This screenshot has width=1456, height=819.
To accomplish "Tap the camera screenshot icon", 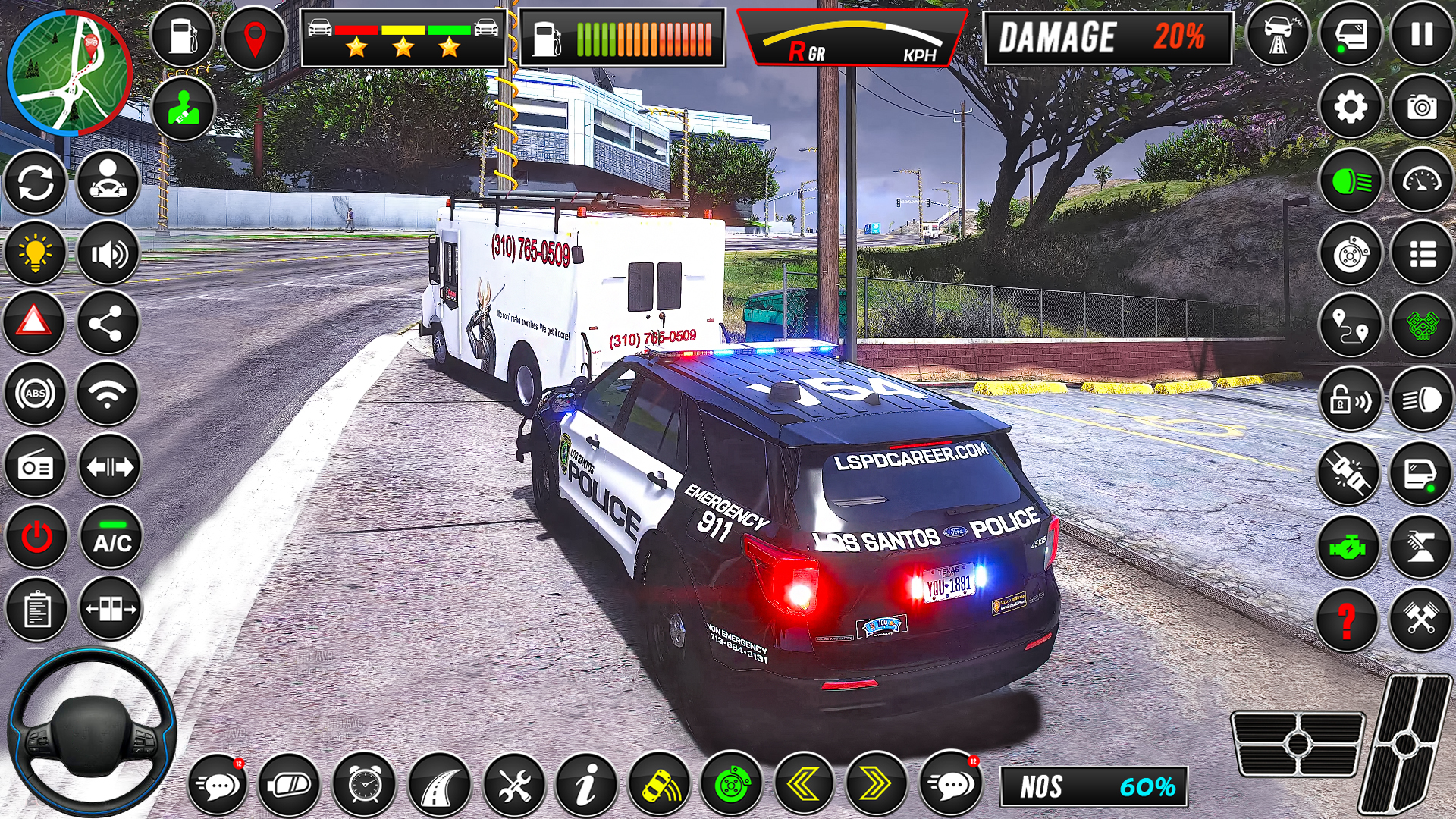I will tap(1422, 107).
